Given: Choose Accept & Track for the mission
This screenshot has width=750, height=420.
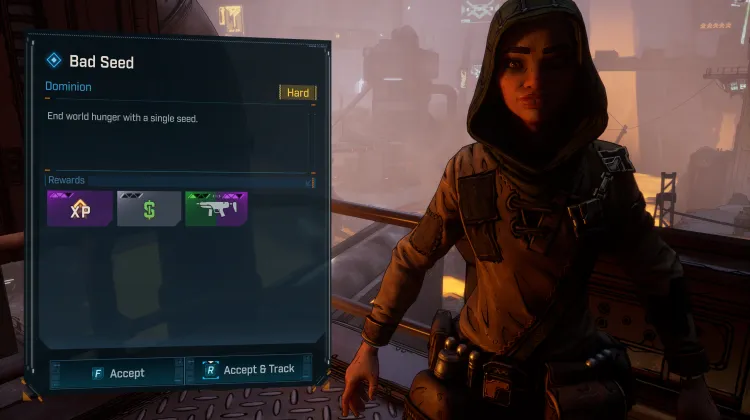Looking at the screenshot, I should 249,369.
